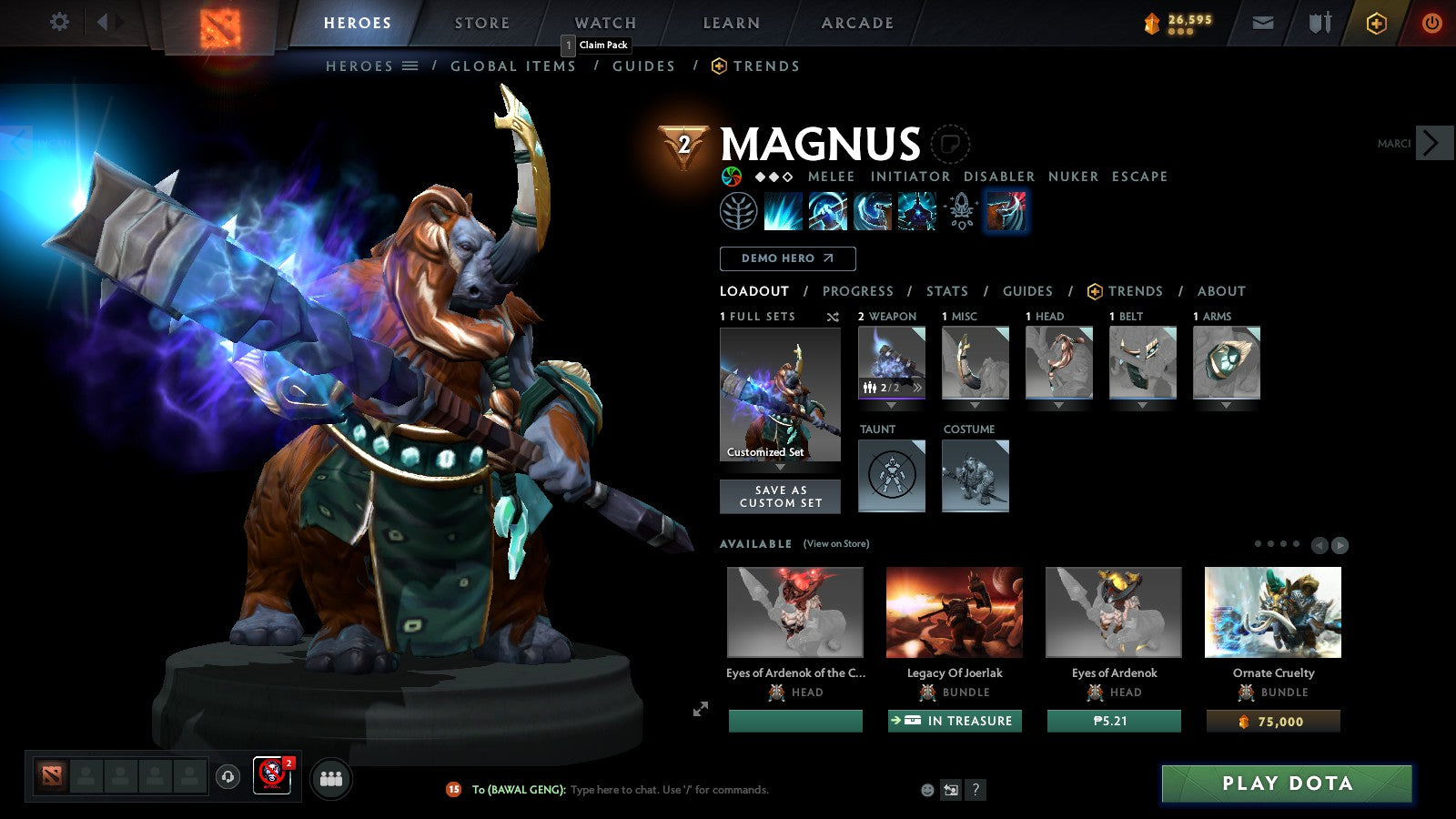
Task: Click the party matchmaking group icon
Action: pyautogui.click(x=331, y=778)
